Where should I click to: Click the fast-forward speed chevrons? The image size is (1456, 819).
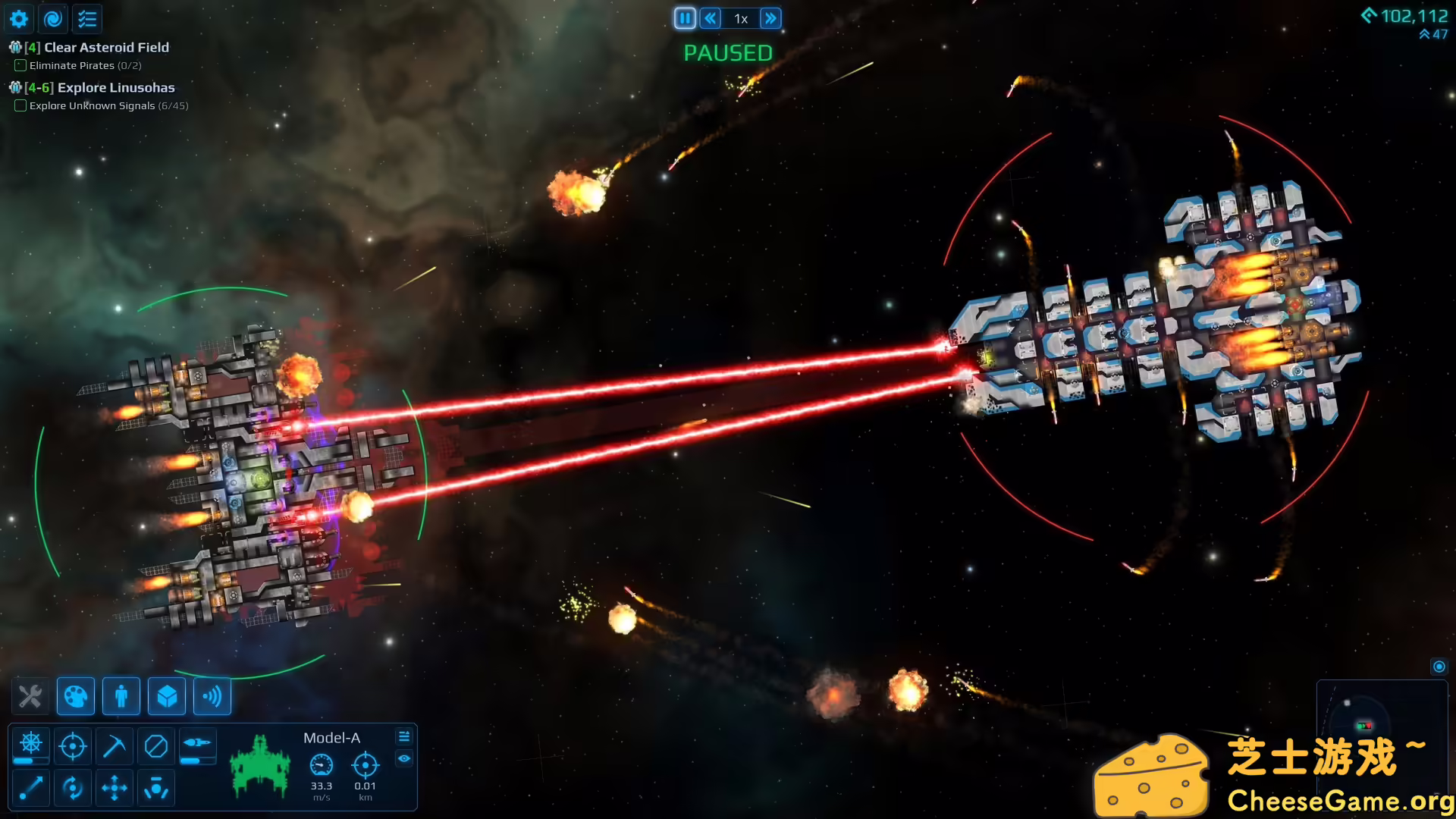(770, 17)
